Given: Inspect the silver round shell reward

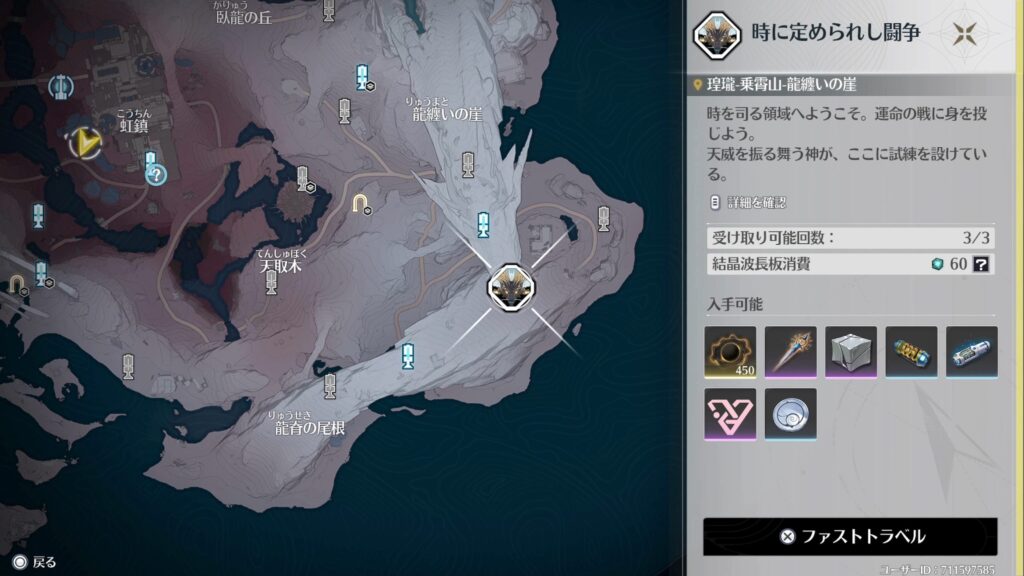Looking at the screenshot, I should pos(790,413).
